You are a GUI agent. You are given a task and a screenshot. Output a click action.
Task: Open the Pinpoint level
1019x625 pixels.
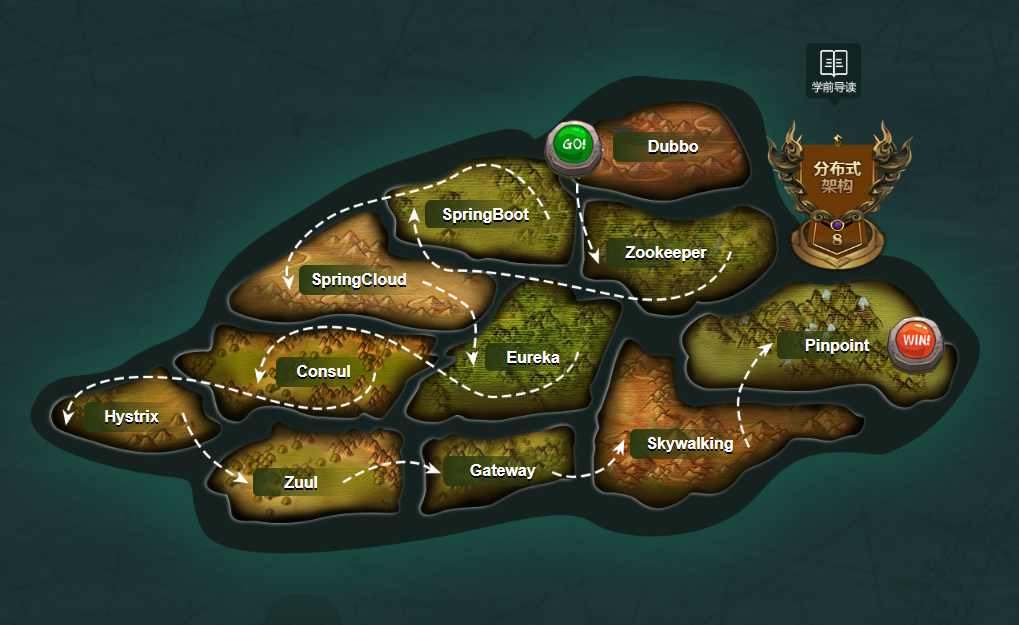tap(836, 346)
